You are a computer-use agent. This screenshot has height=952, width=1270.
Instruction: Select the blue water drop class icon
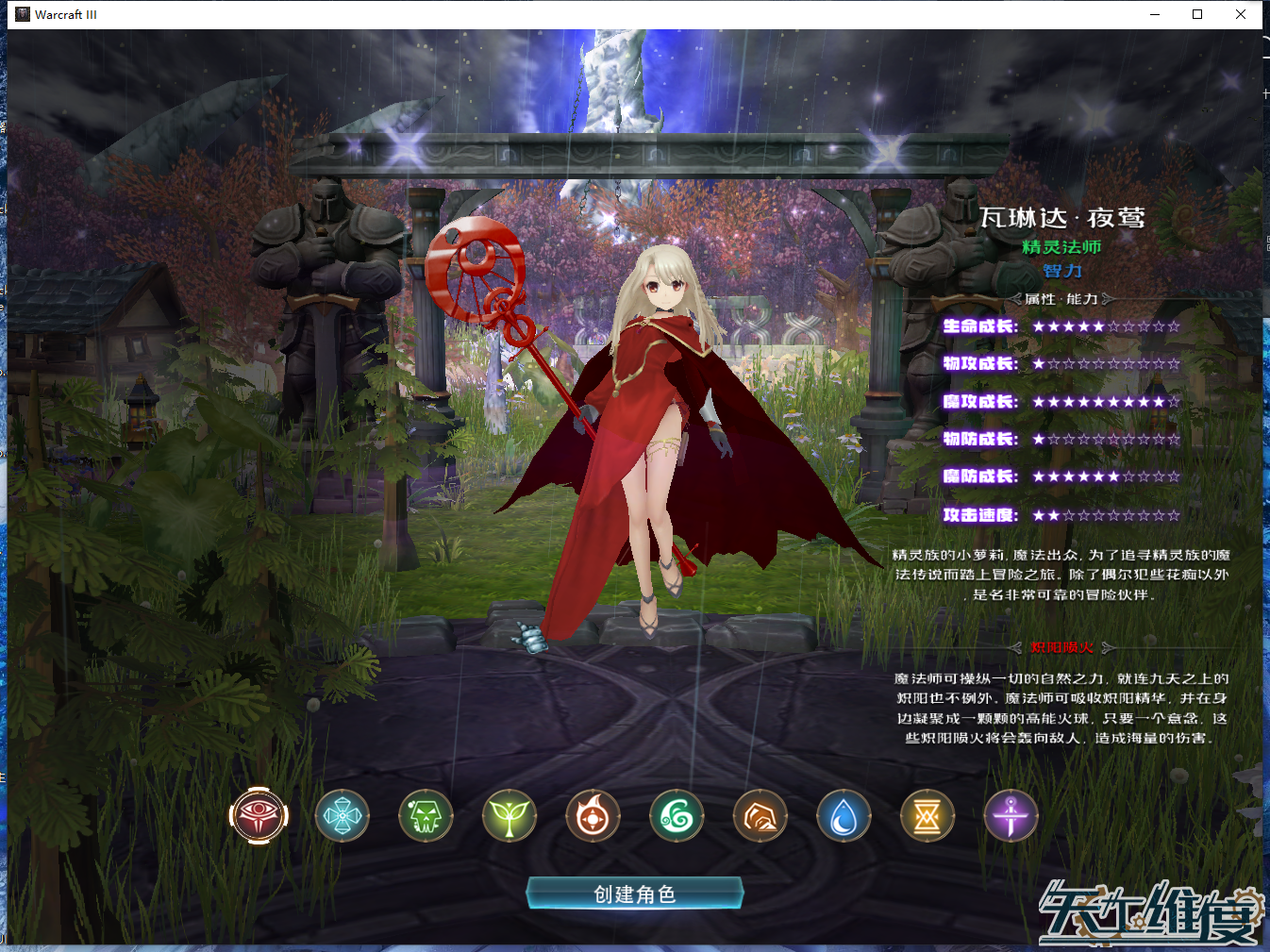(x=844, y=816)
